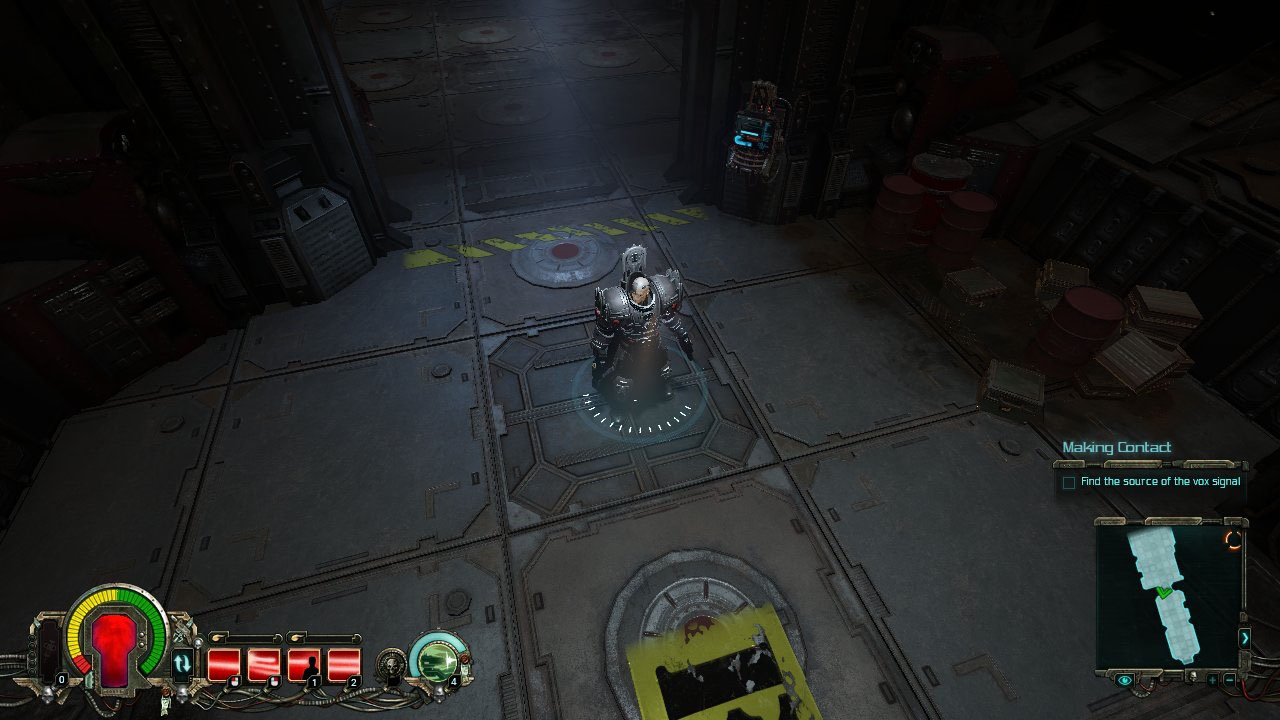Select the 'Find the source of the vox signal' objective

[x=1160, y=482]
